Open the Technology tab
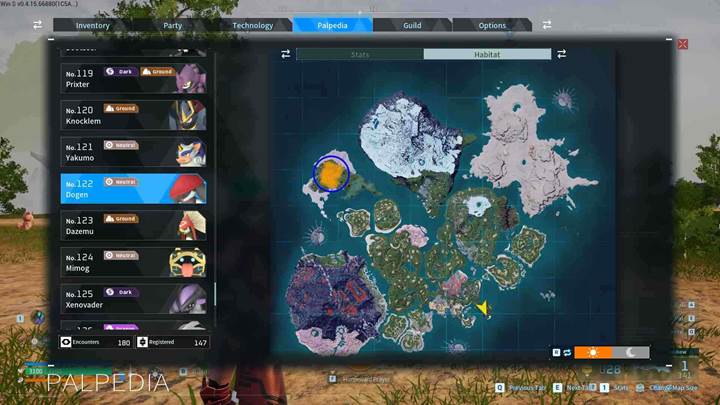This screenshot has width=720, height=405. click(x=252, y=25)
